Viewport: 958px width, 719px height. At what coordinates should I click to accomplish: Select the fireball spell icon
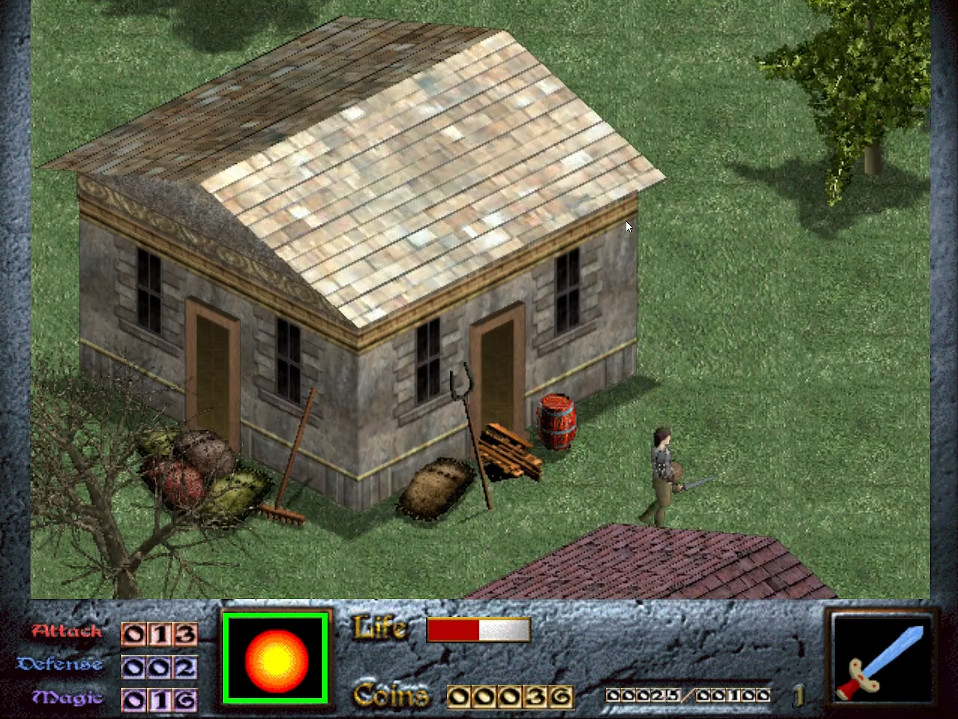(276, 658)
